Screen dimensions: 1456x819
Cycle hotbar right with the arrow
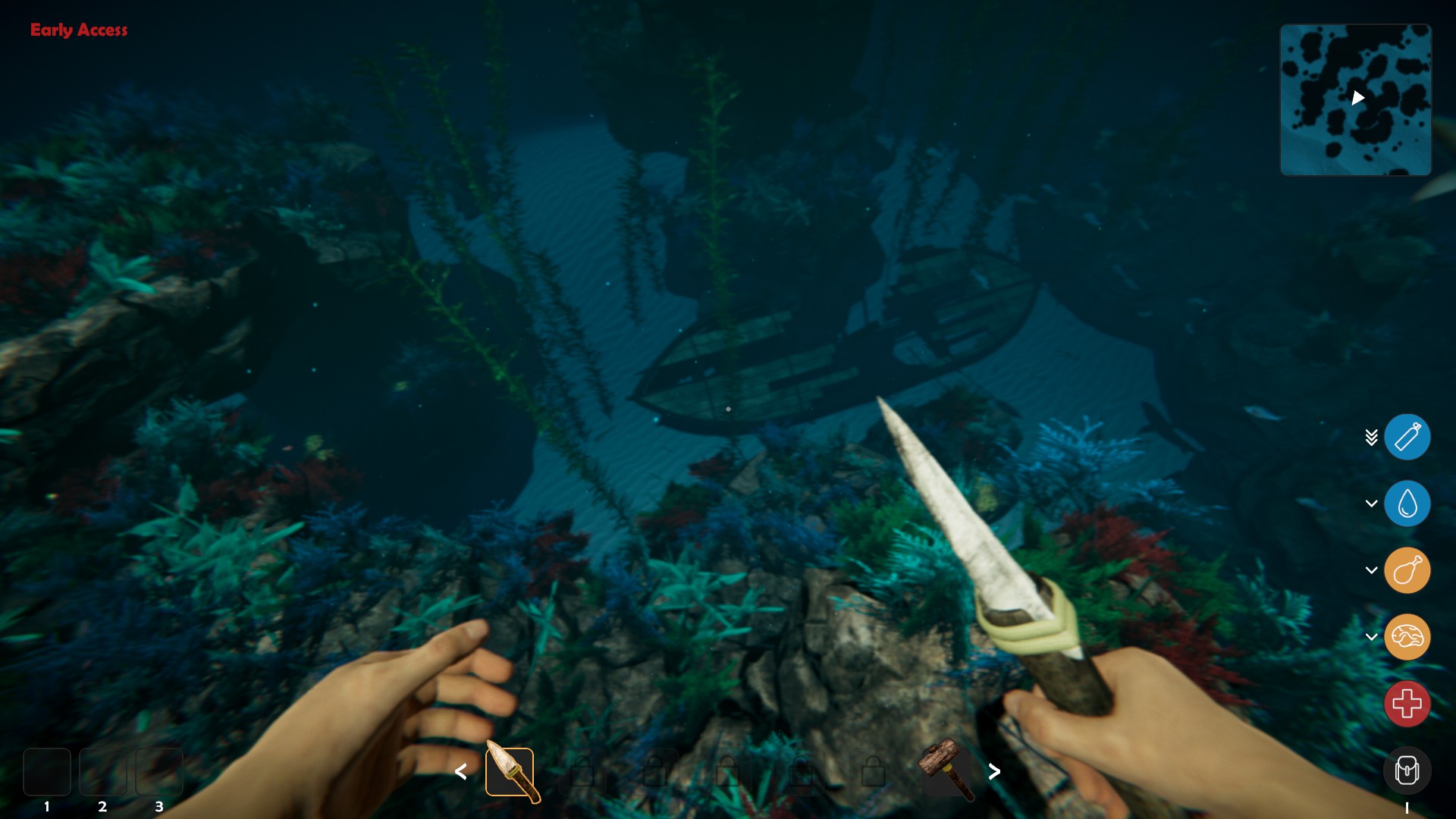coord(994,772)
